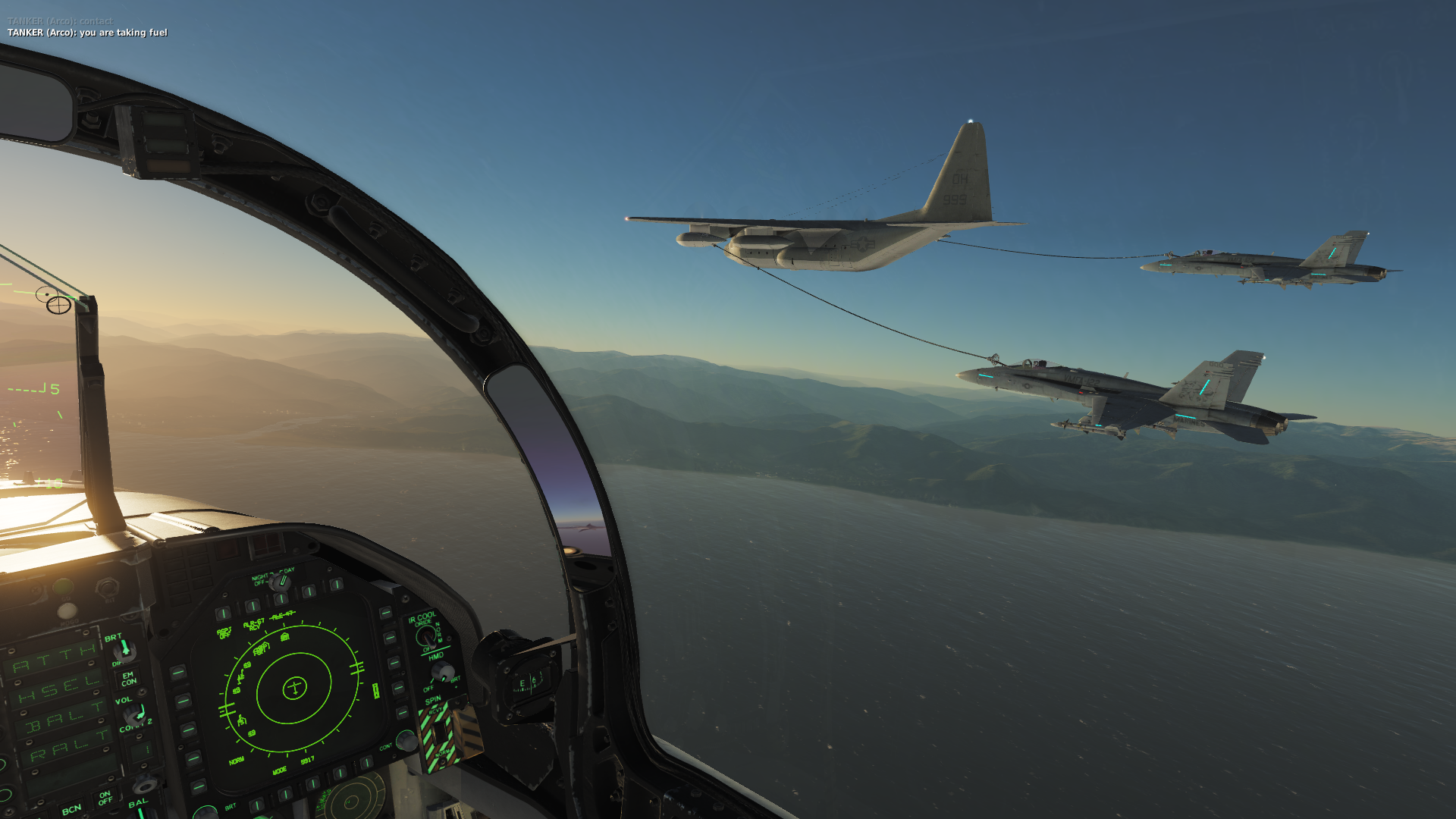Choose the RALT radar altitude hold option
Screen dimensions: 1456x819
(x=68, y=747)
